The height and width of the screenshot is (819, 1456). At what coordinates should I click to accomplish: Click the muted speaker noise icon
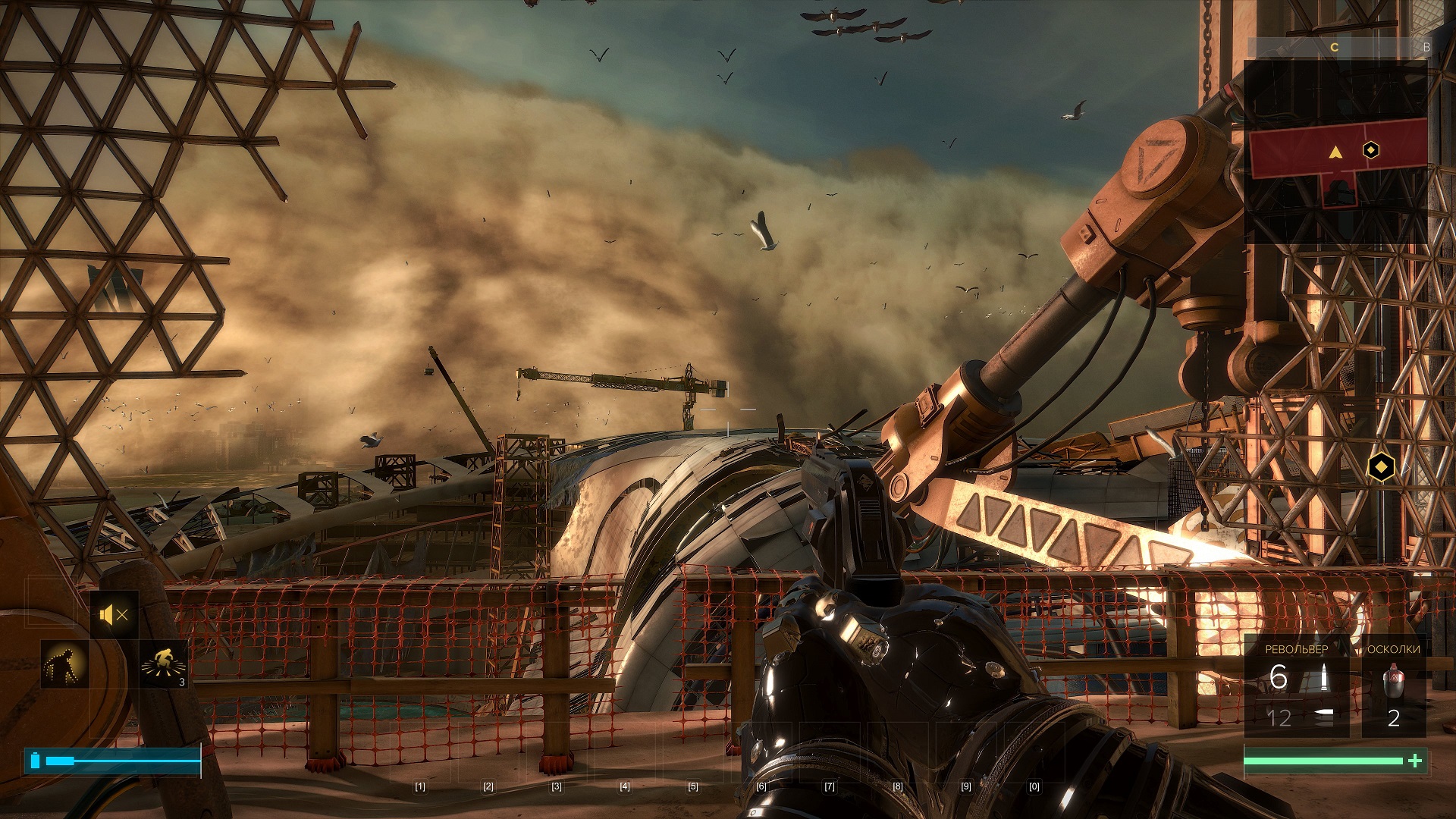pos(114,614)
